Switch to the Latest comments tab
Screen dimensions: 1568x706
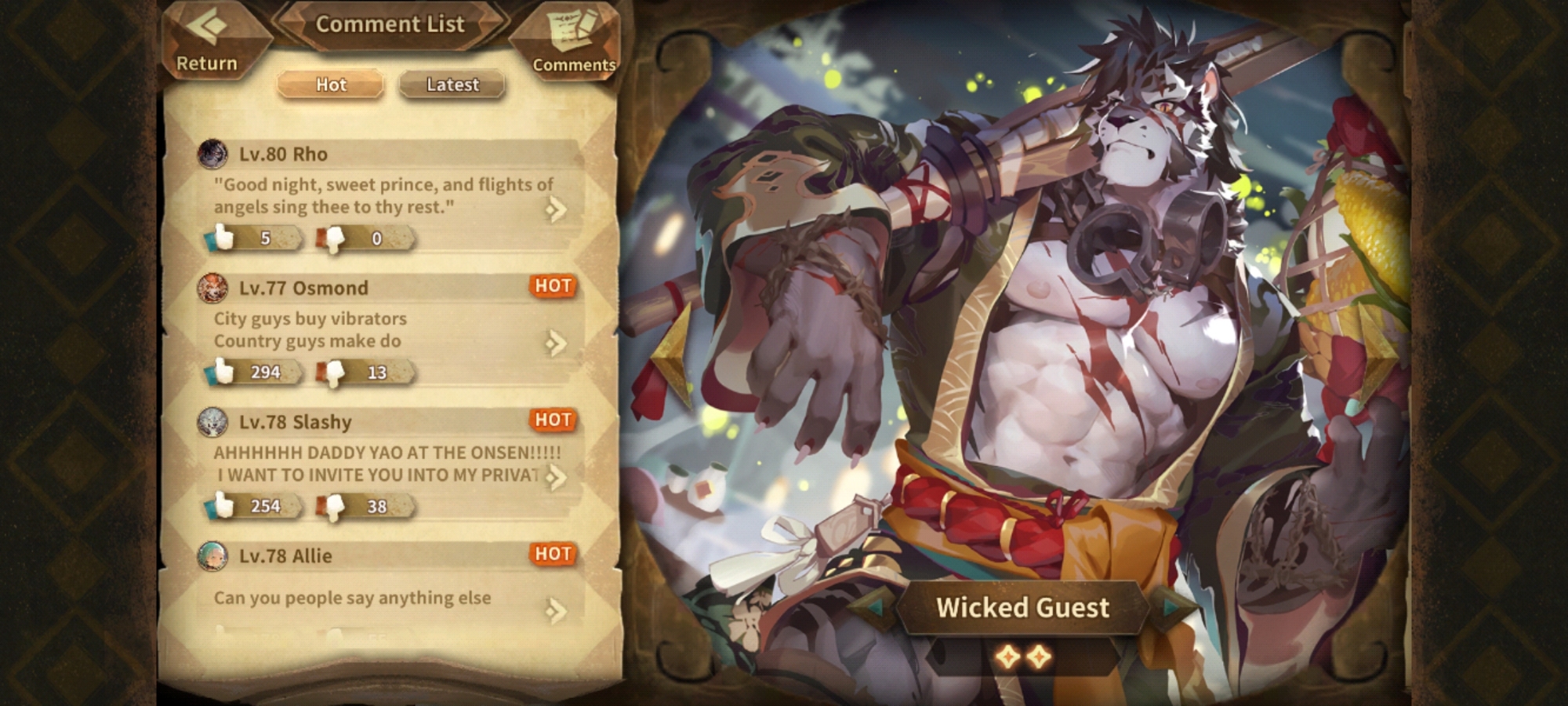(x=452, y=85)
